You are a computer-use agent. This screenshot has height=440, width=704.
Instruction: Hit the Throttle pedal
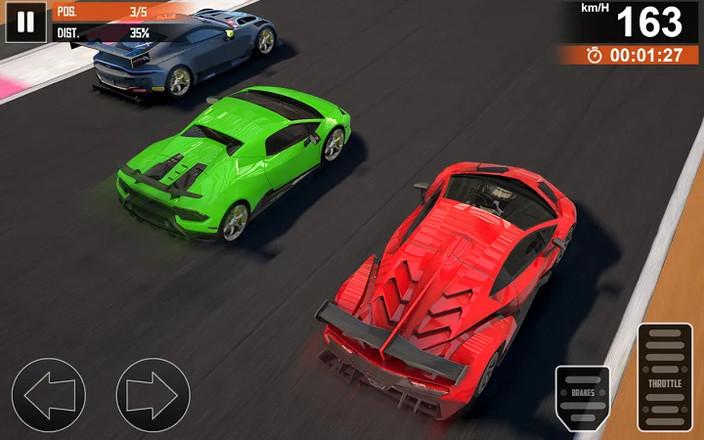665,377
